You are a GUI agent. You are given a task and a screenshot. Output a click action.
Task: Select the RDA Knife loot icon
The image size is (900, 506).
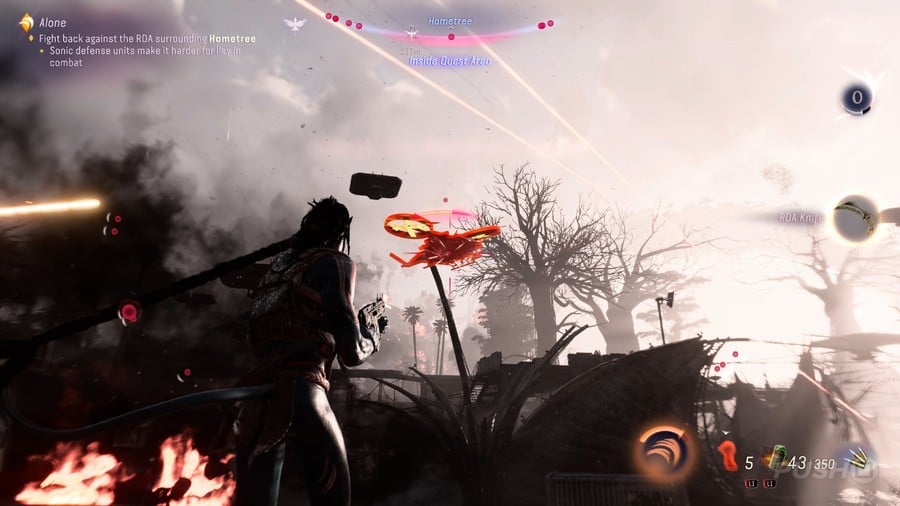pos(855,217)
